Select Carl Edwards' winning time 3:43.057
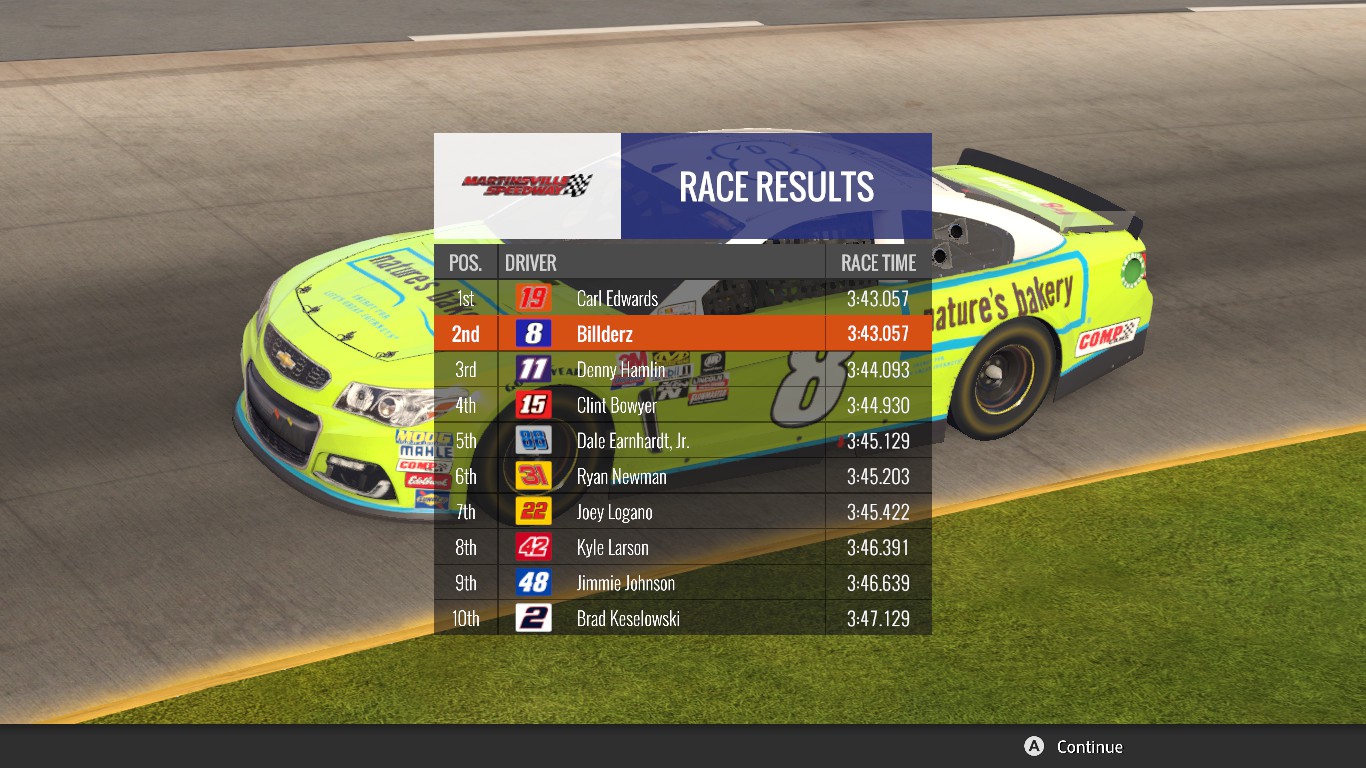Viewport: 1366px width, 768px height. tap(877, 298)
